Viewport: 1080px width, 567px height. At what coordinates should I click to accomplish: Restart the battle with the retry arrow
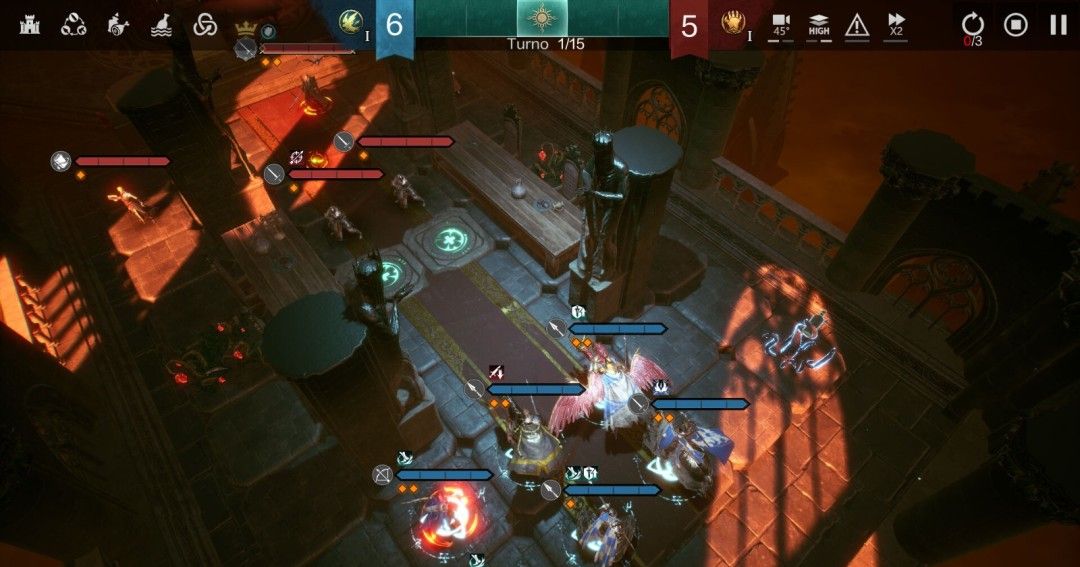pos(972,24)
